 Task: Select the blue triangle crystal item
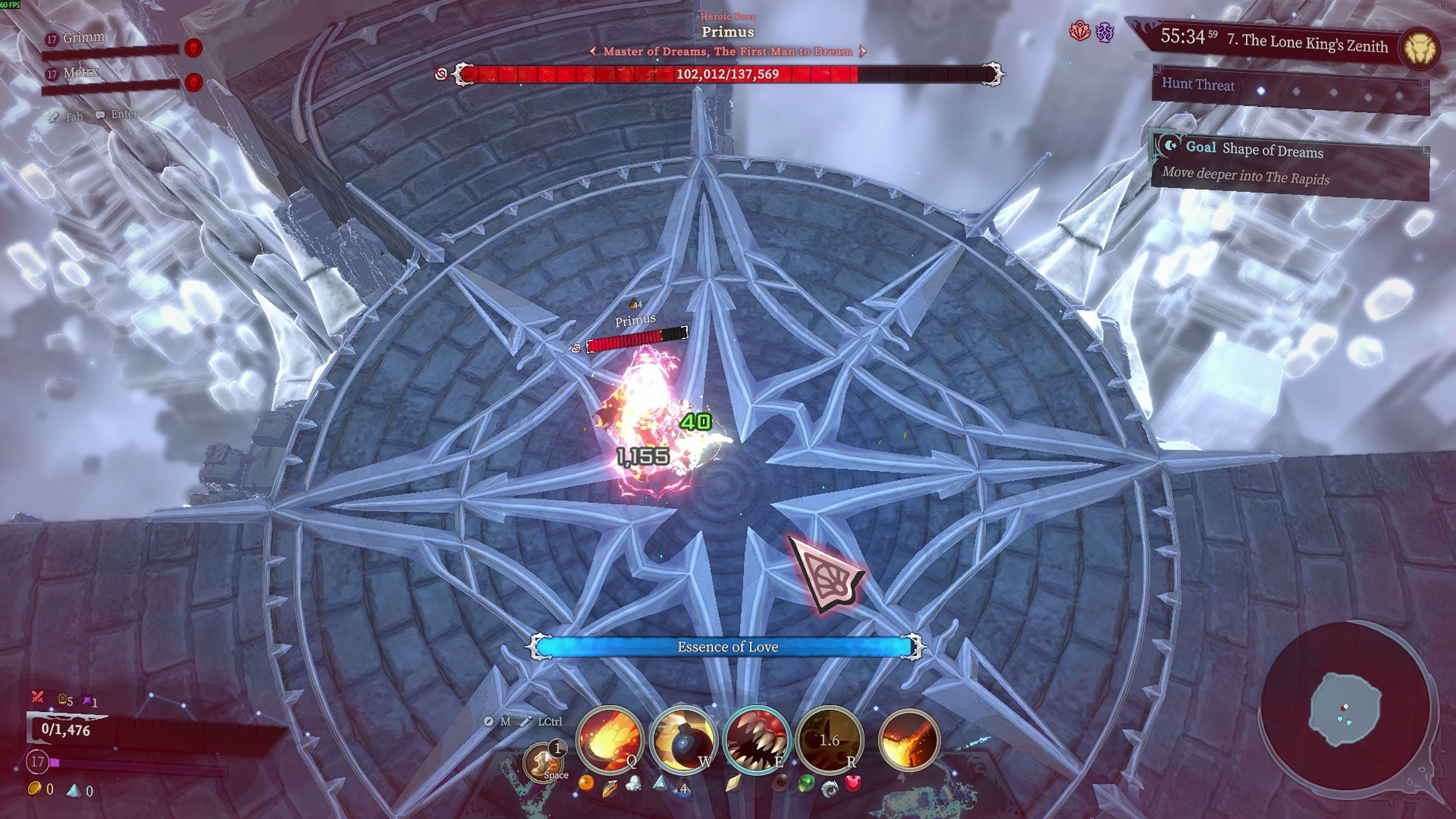coord(660,782)
